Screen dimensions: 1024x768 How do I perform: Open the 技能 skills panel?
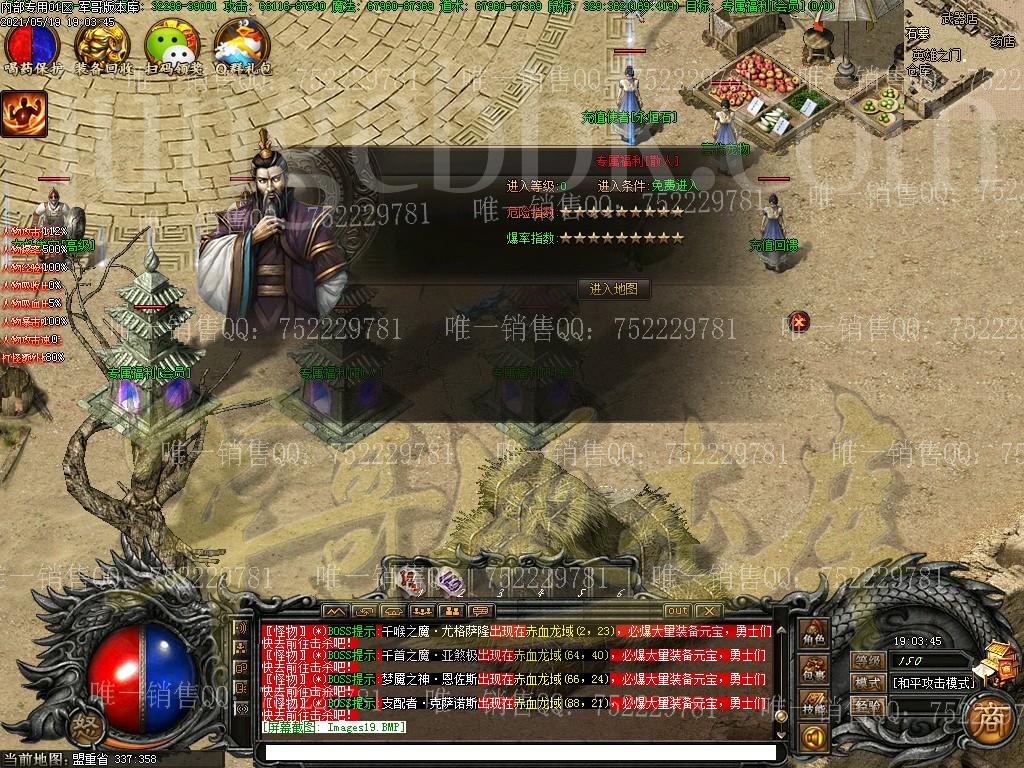[x=813, y=705]
